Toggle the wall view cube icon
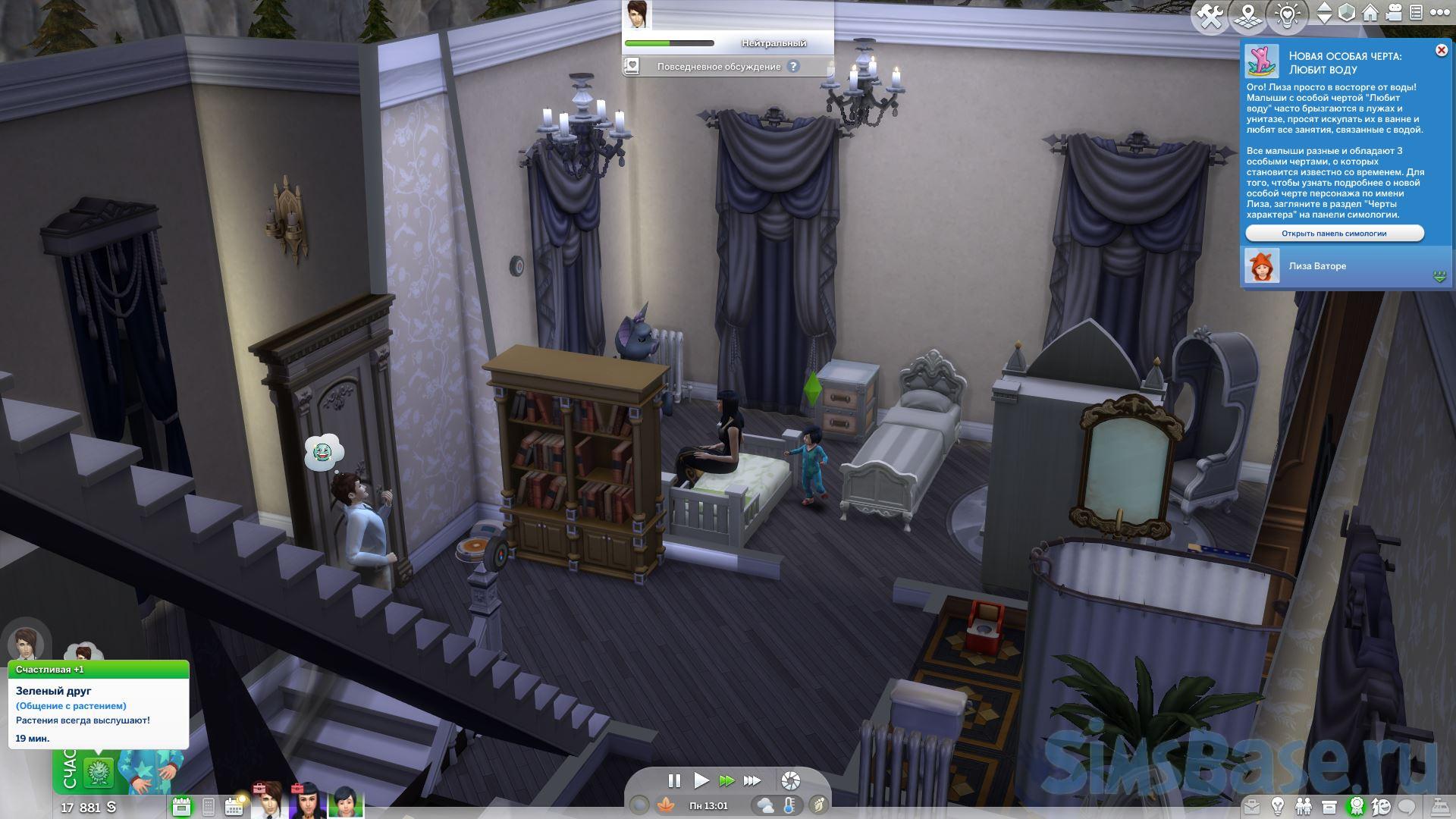The width and height of the screenshot is (1456, 819). (x=1347, y=14)
